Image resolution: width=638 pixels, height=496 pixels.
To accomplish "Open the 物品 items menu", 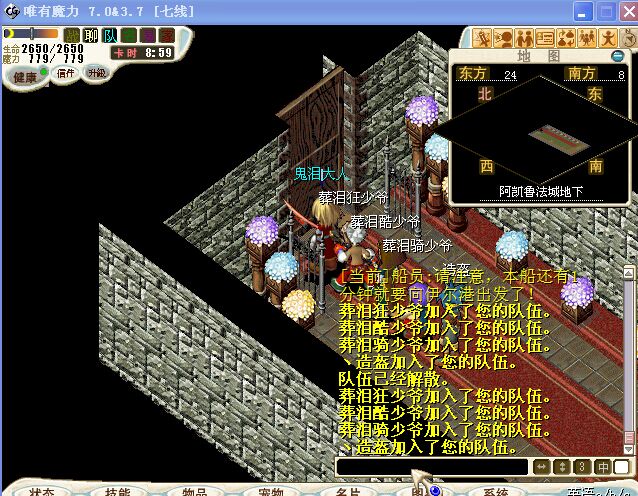I will (194, 490).
